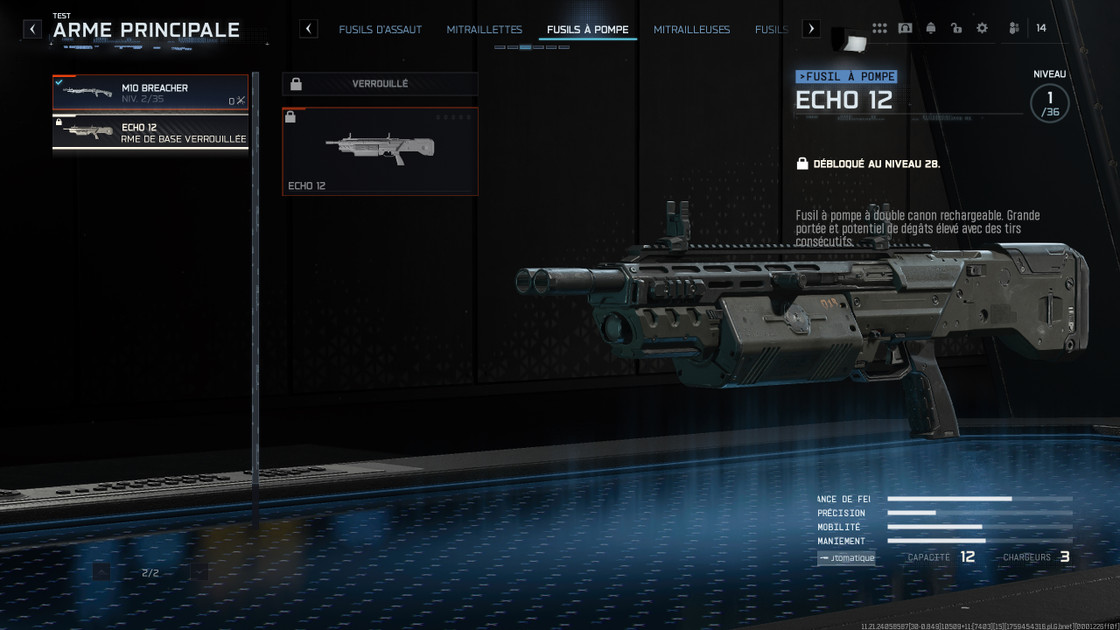Switch to the Fusils d'assaut tab
Viewport: 1120px width, 630px height.
(x=380, y=30)
